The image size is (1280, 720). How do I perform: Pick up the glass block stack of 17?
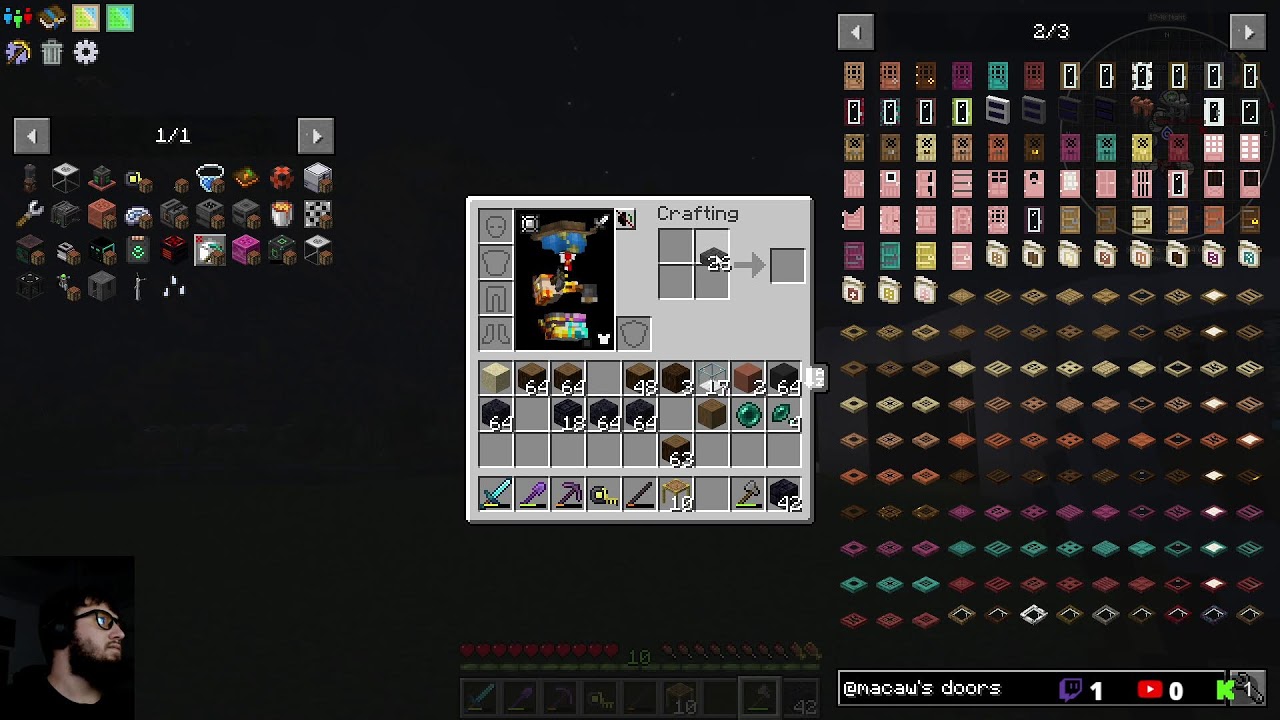click(x=712, y=378)
